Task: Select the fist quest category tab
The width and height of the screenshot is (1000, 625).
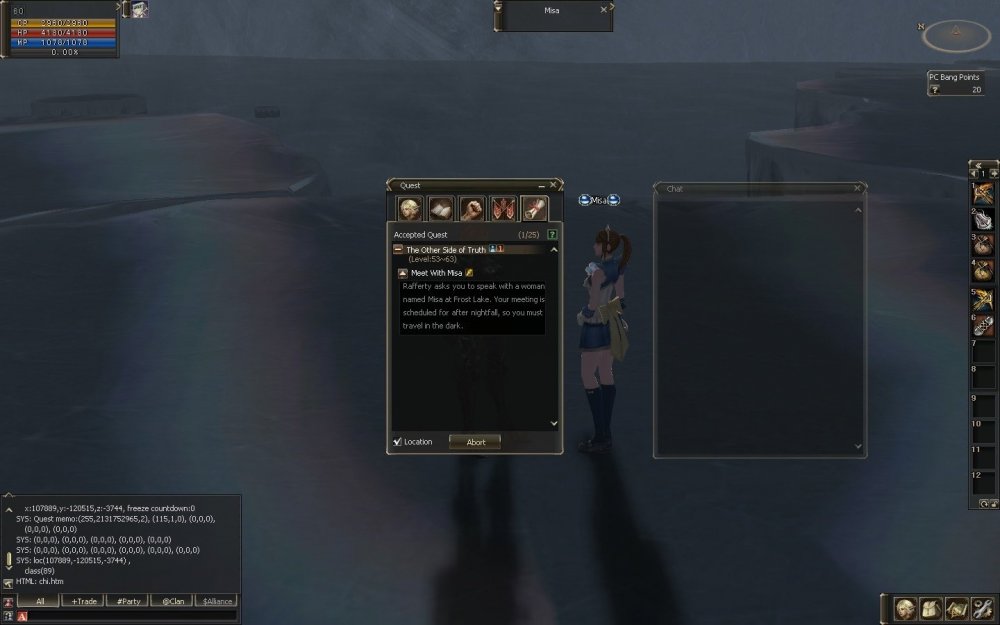Action: click(472, 208)
